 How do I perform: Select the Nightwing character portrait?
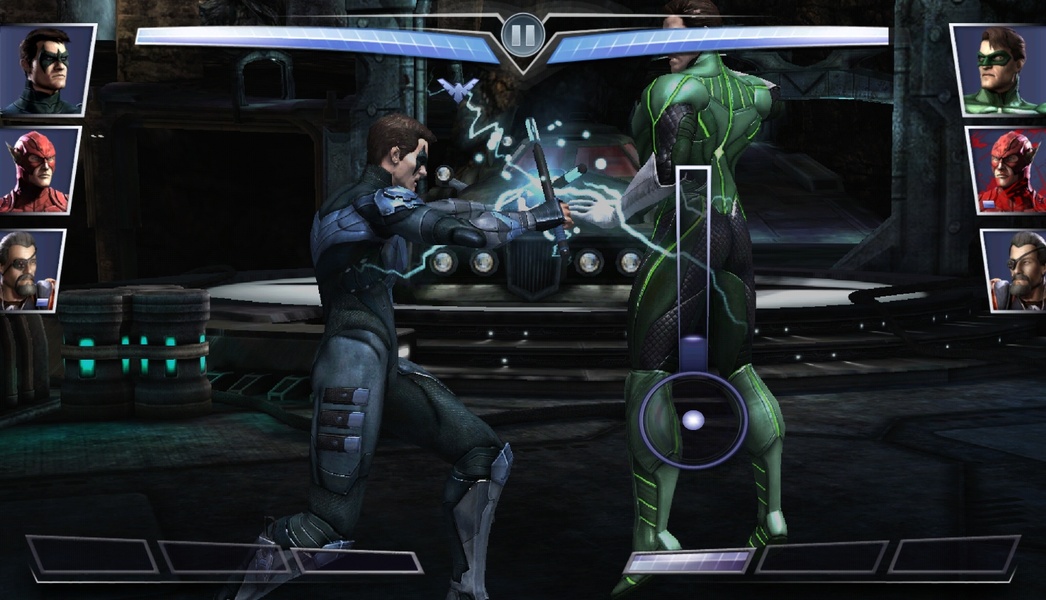click(x=45, y=69)
